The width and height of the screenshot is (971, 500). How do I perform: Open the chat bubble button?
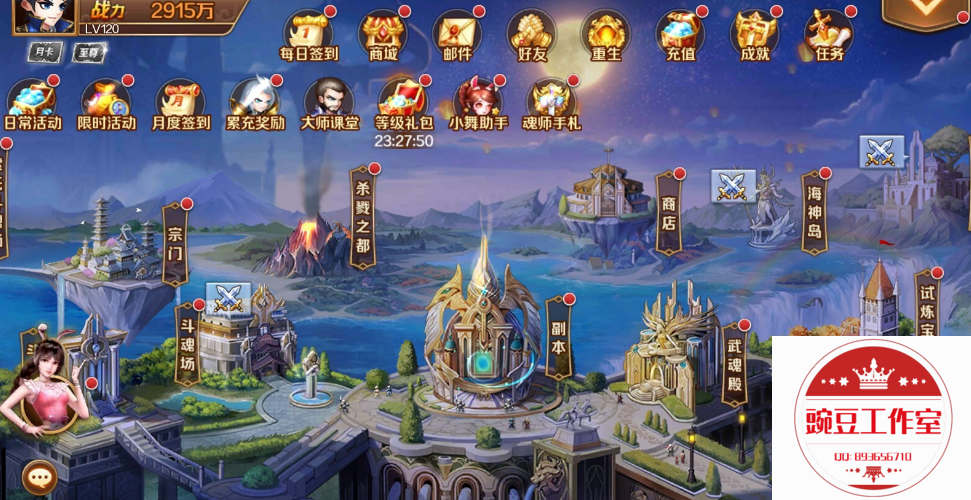coord(38,477)
